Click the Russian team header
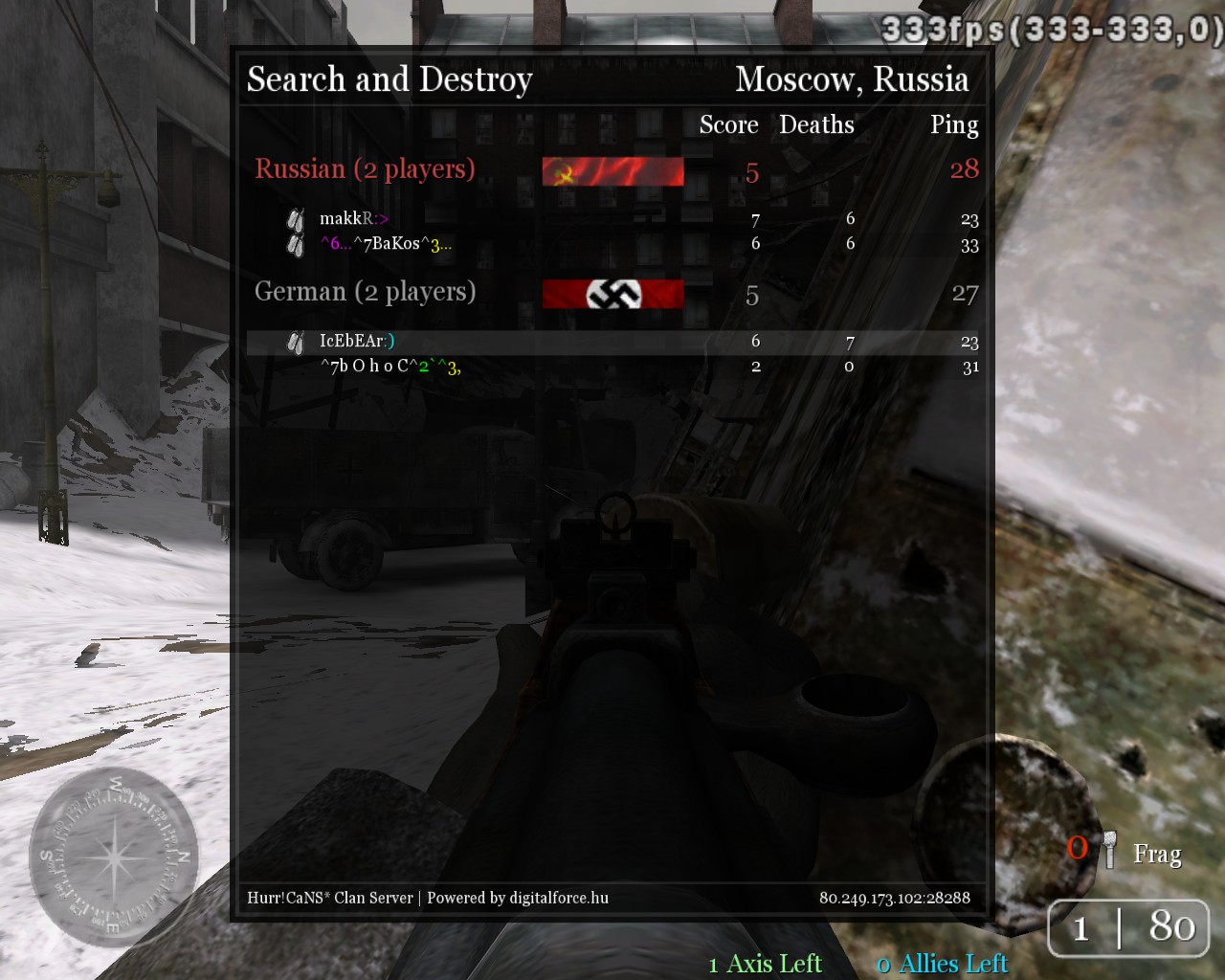Image resolution: width=1225 pixels, height=980 pixels. (365, 169)
